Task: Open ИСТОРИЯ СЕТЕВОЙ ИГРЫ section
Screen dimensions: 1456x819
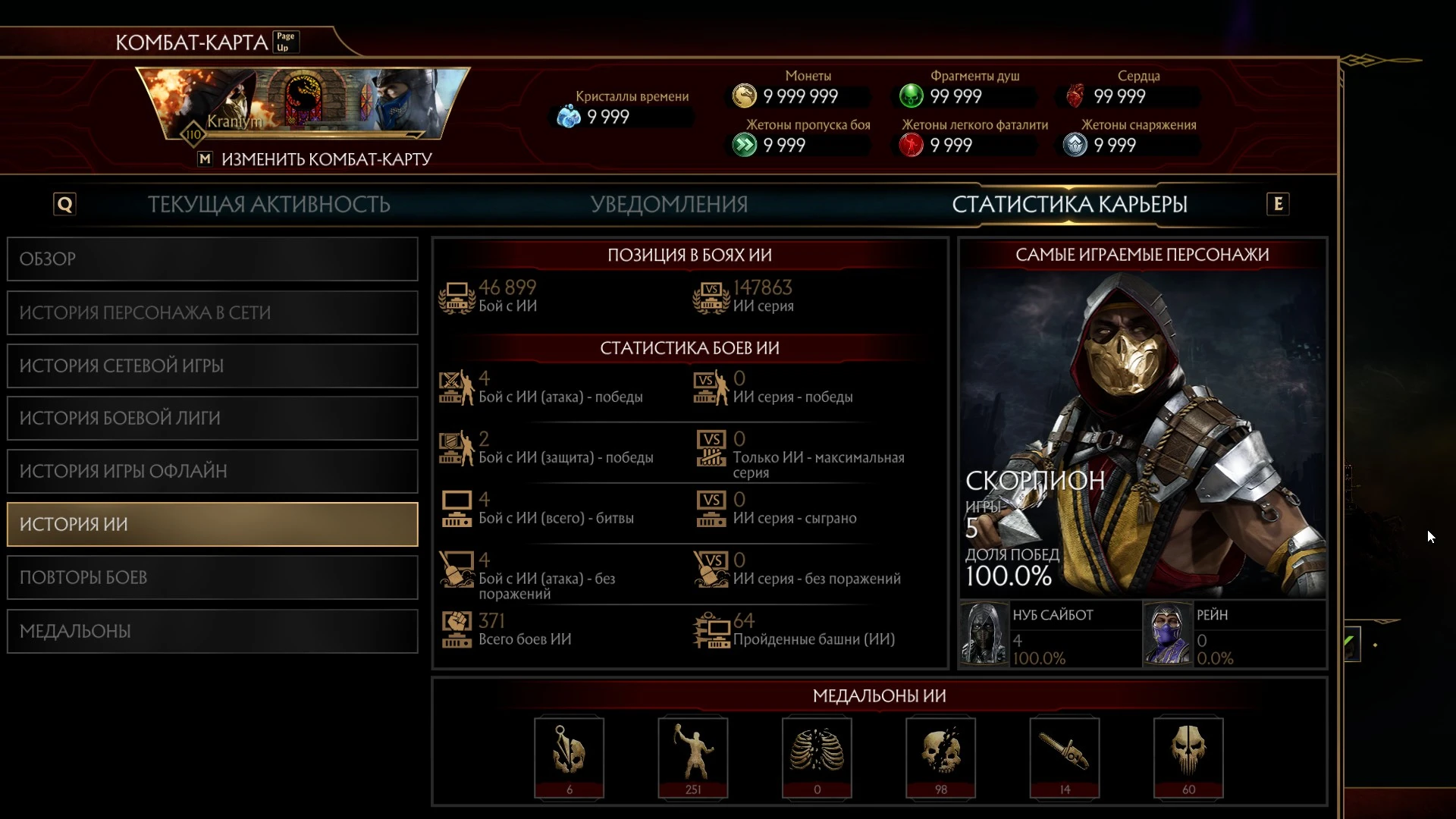Action: pyautogui.click(x=212, y=366)
